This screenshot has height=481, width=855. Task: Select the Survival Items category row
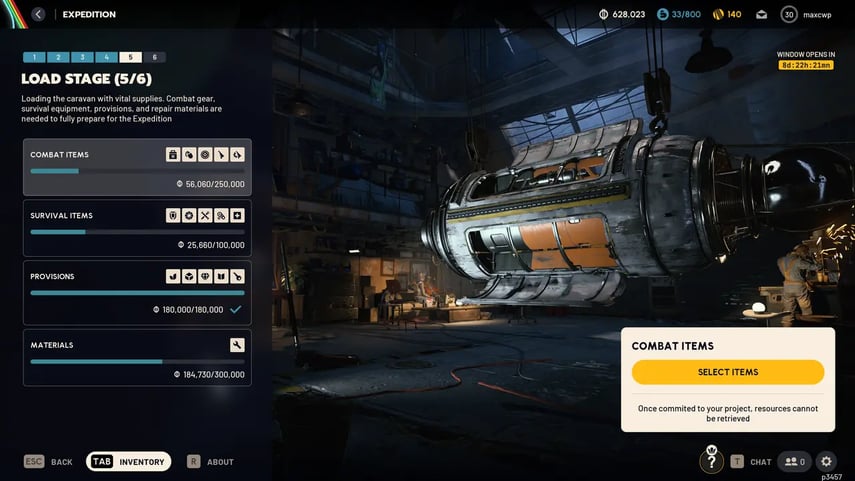point(137,228)
